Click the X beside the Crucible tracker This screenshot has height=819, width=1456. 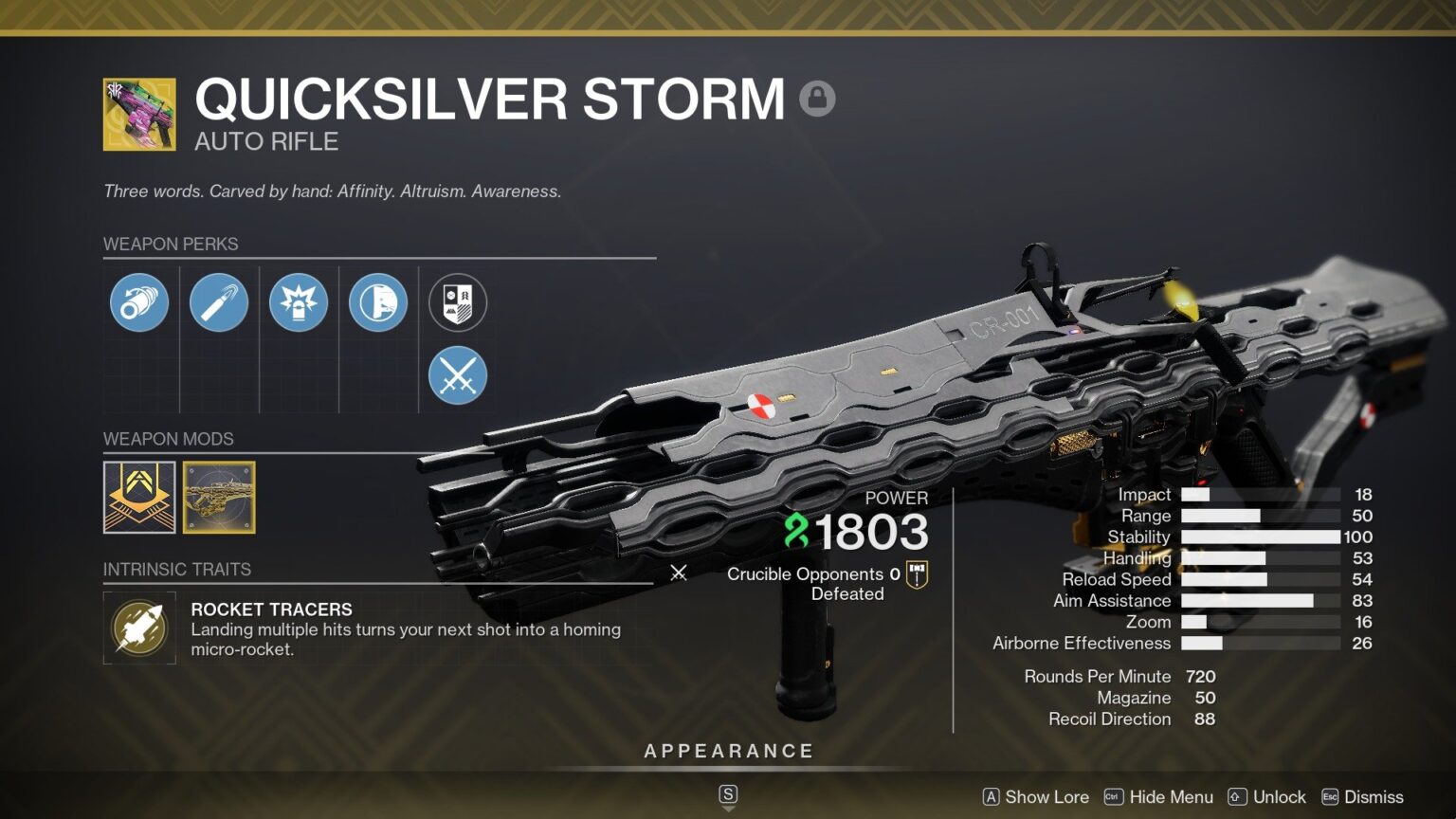point(679,573)
